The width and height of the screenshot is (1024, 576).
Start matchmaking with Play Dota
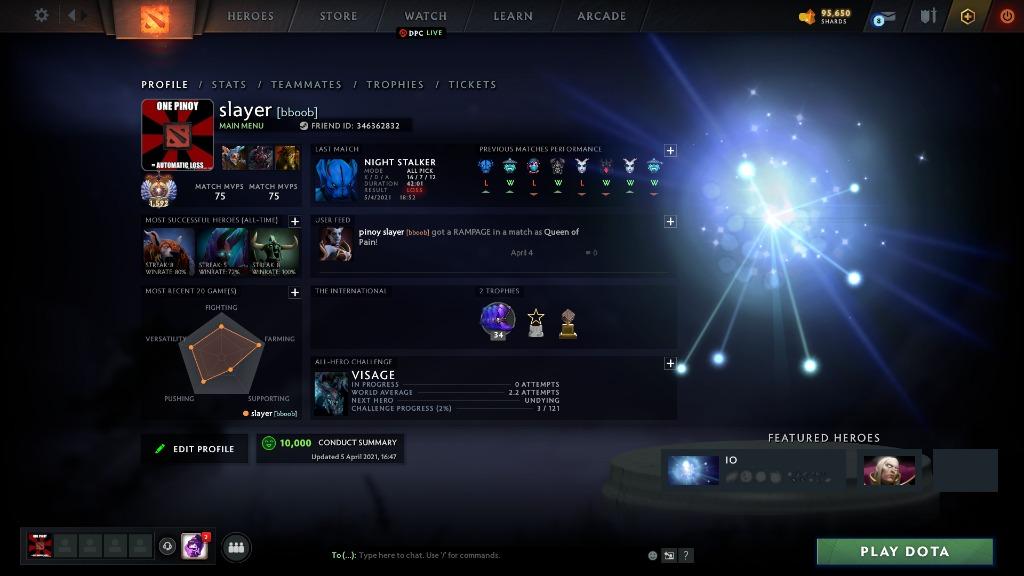tap(904, 552)
